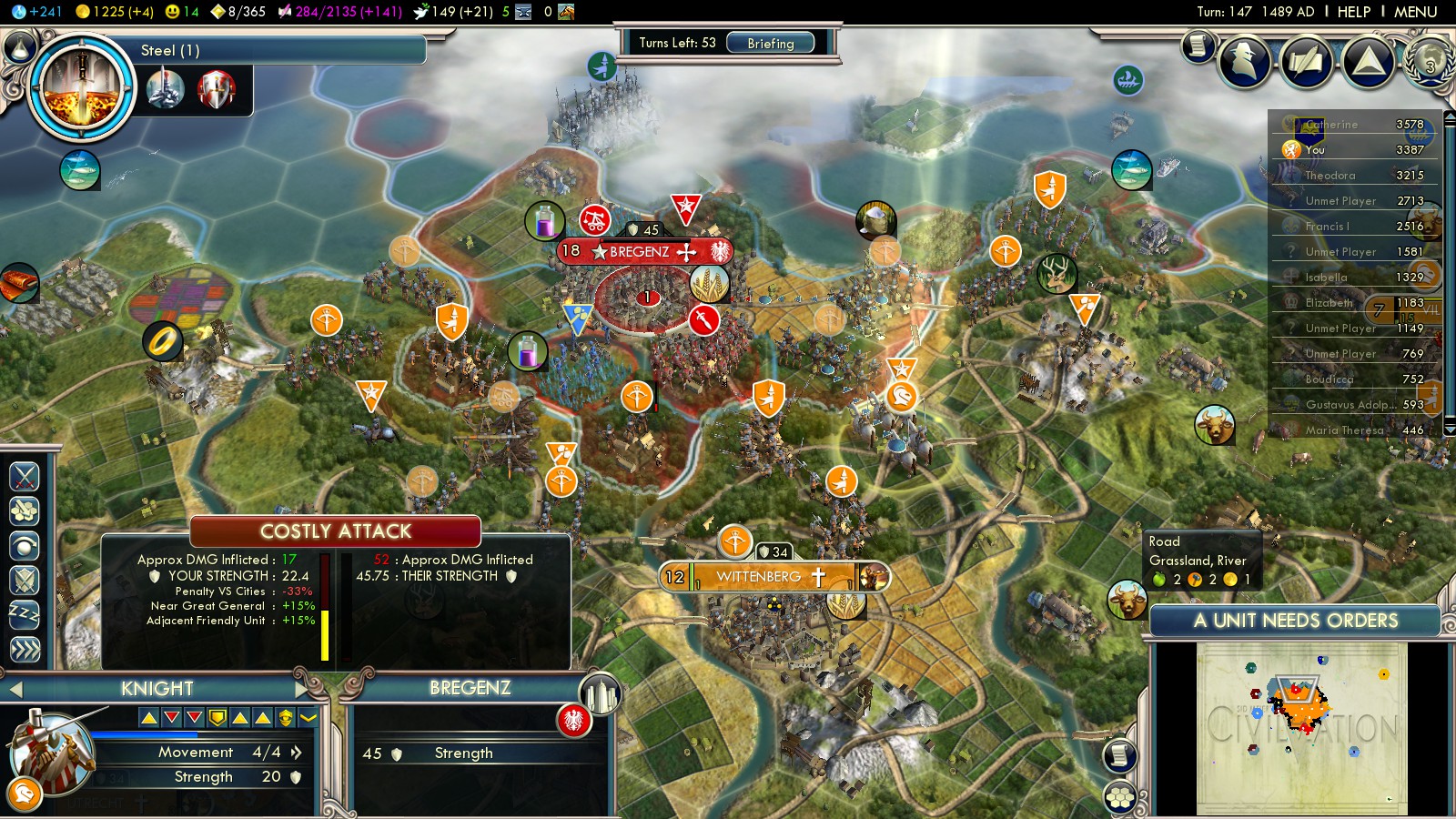The width and height of the screenshot is (1456, 819).
Task: Select the Wittenberg city banner
Action: pos(758,577)
